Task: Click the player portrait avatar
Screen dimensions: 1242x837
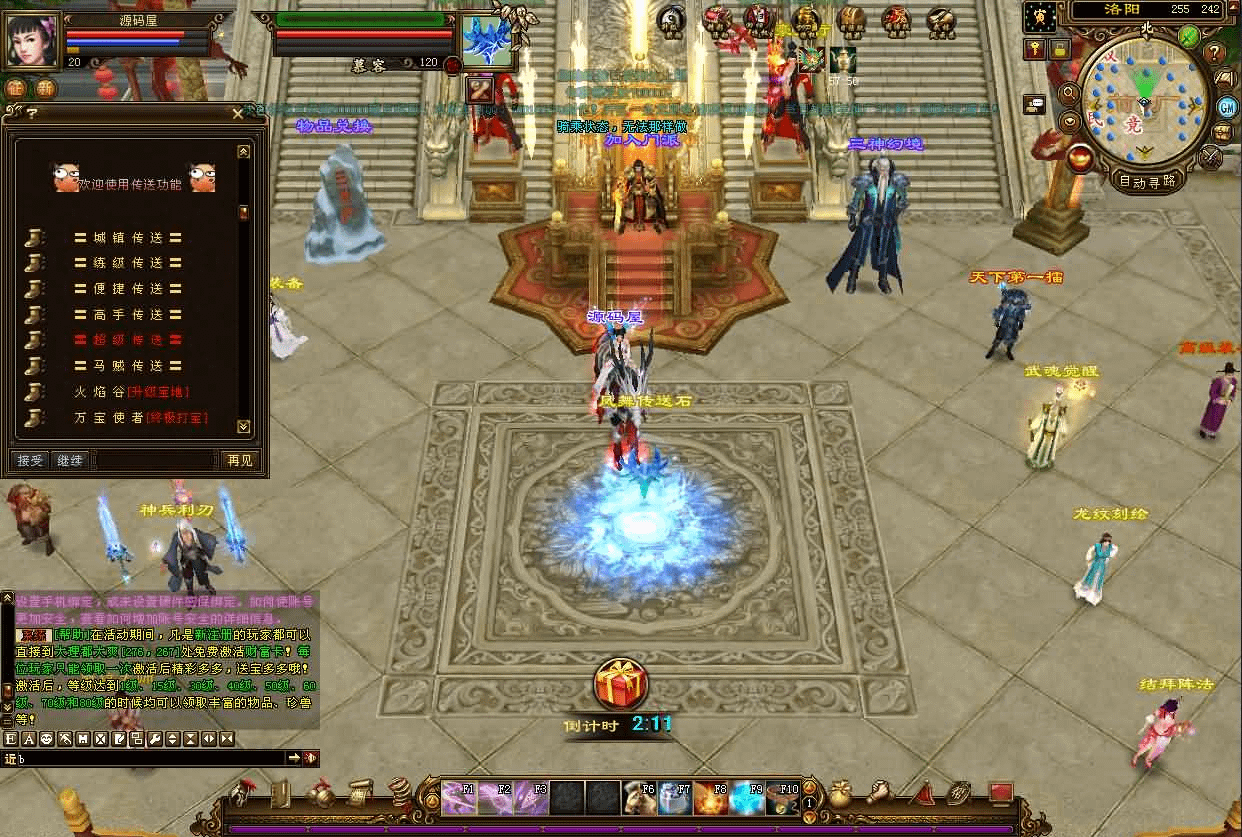Action: point(33,42)
